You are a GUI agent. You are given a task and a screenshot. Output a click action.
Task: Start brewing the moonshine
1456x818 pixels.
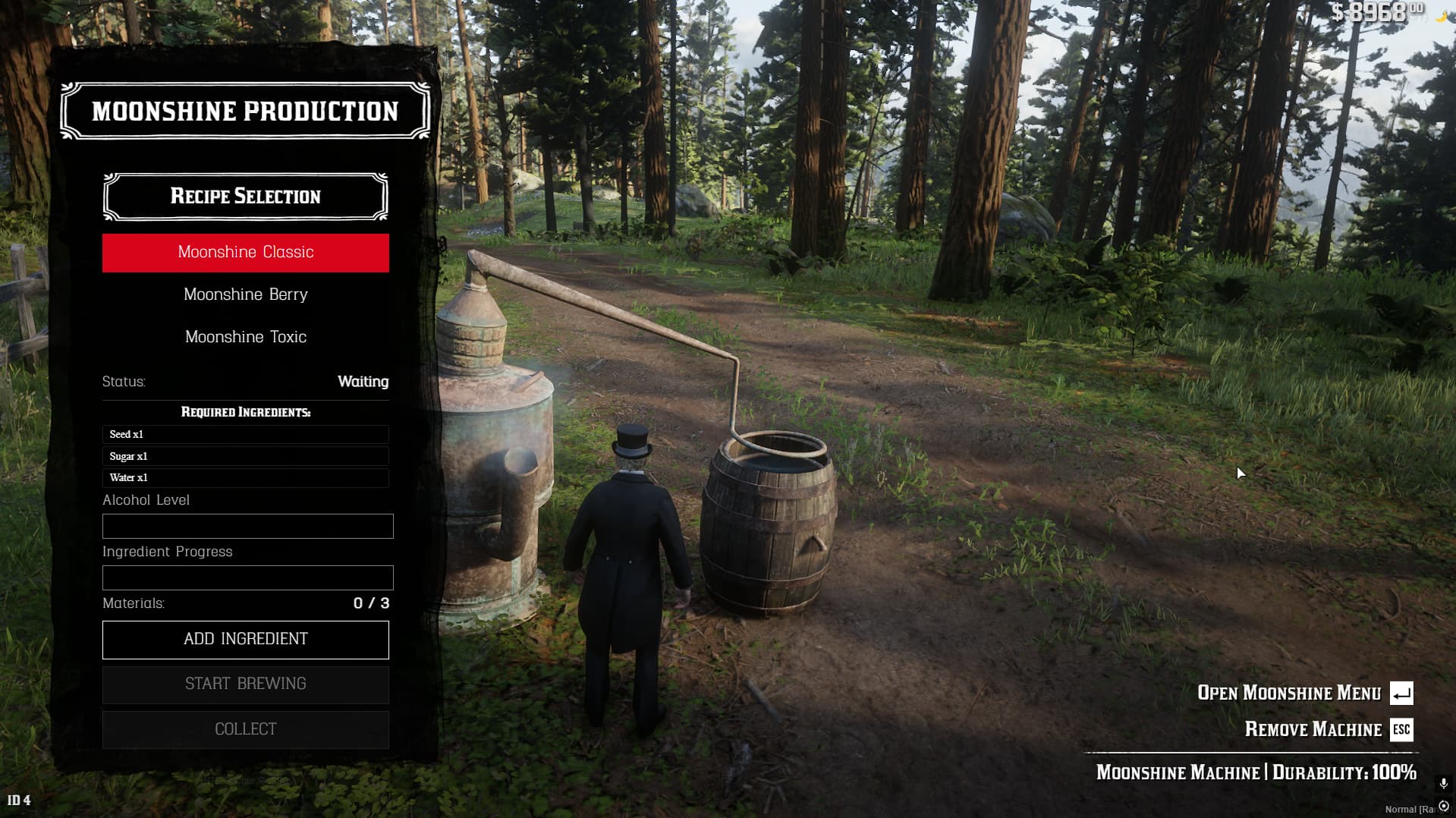coord(245,684)
